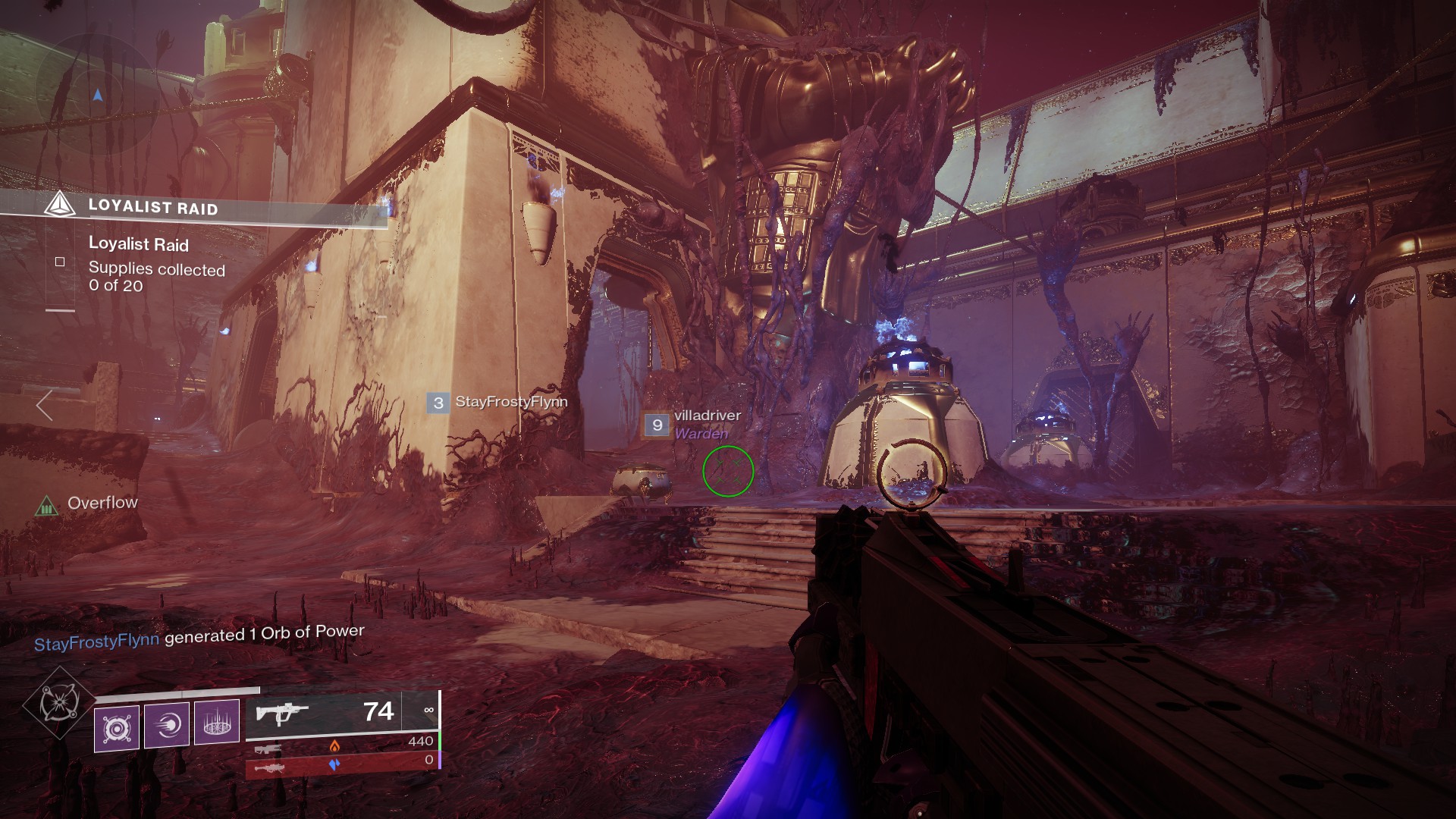The height and width of the screenshot is (819, 1456).
Task: Click the Loyalist Raid triangle emblem
Action: point(59,205)
